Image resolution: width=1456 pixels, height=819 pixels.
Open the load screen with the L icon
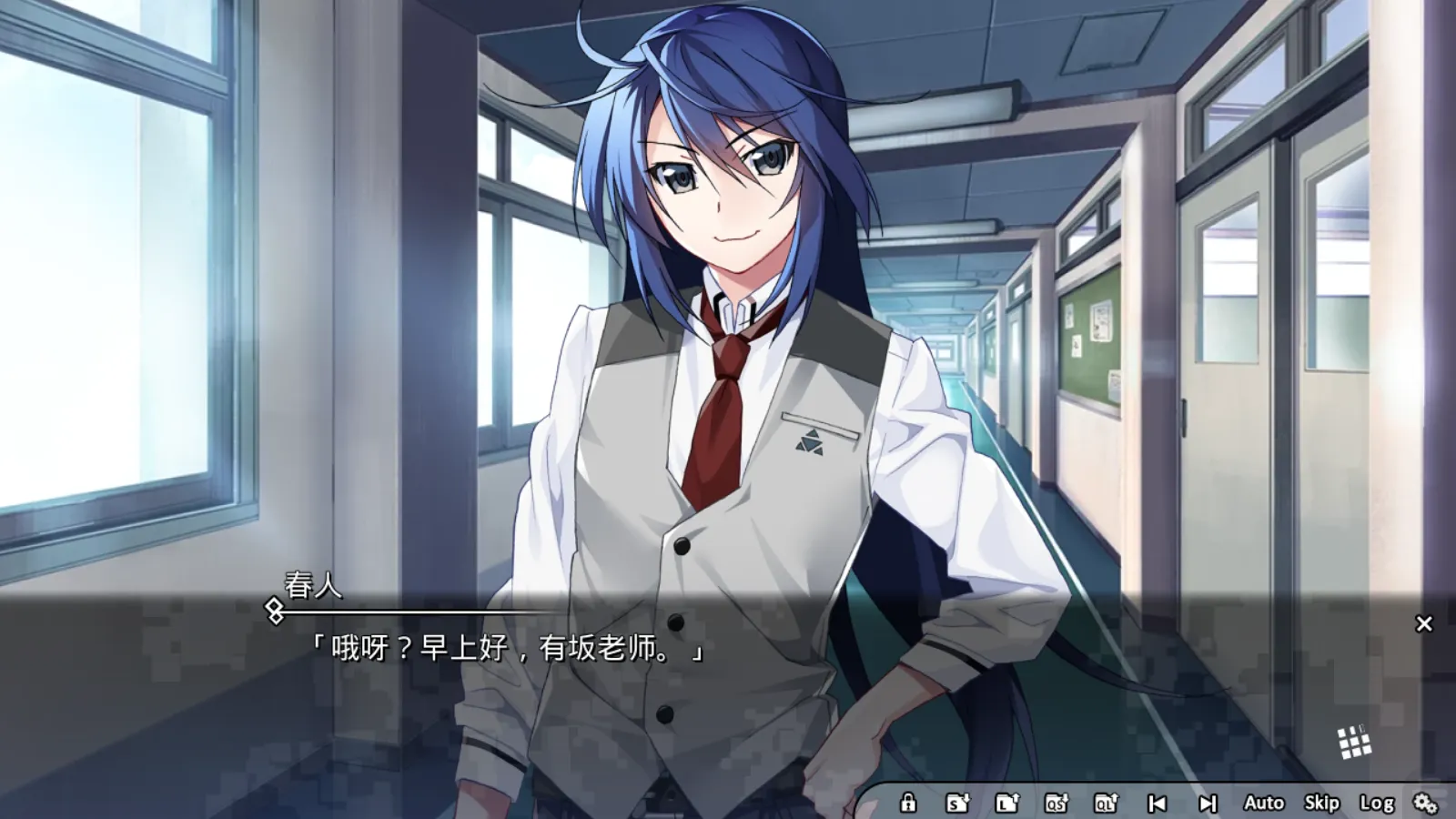click(x=1008, y=804)
